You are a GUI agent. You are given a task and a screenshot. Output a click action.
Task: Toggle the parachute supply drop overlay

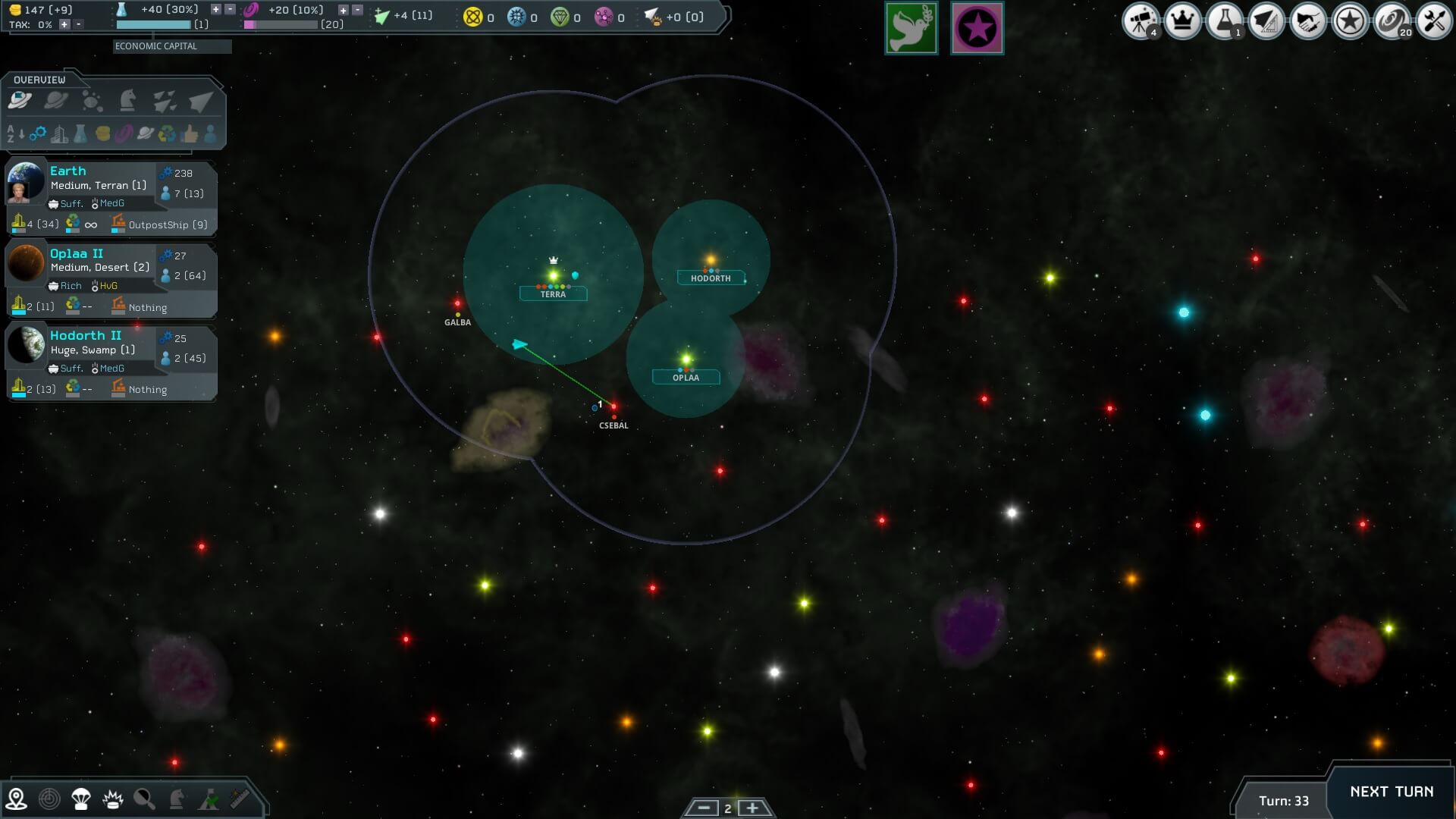point(81,799)
